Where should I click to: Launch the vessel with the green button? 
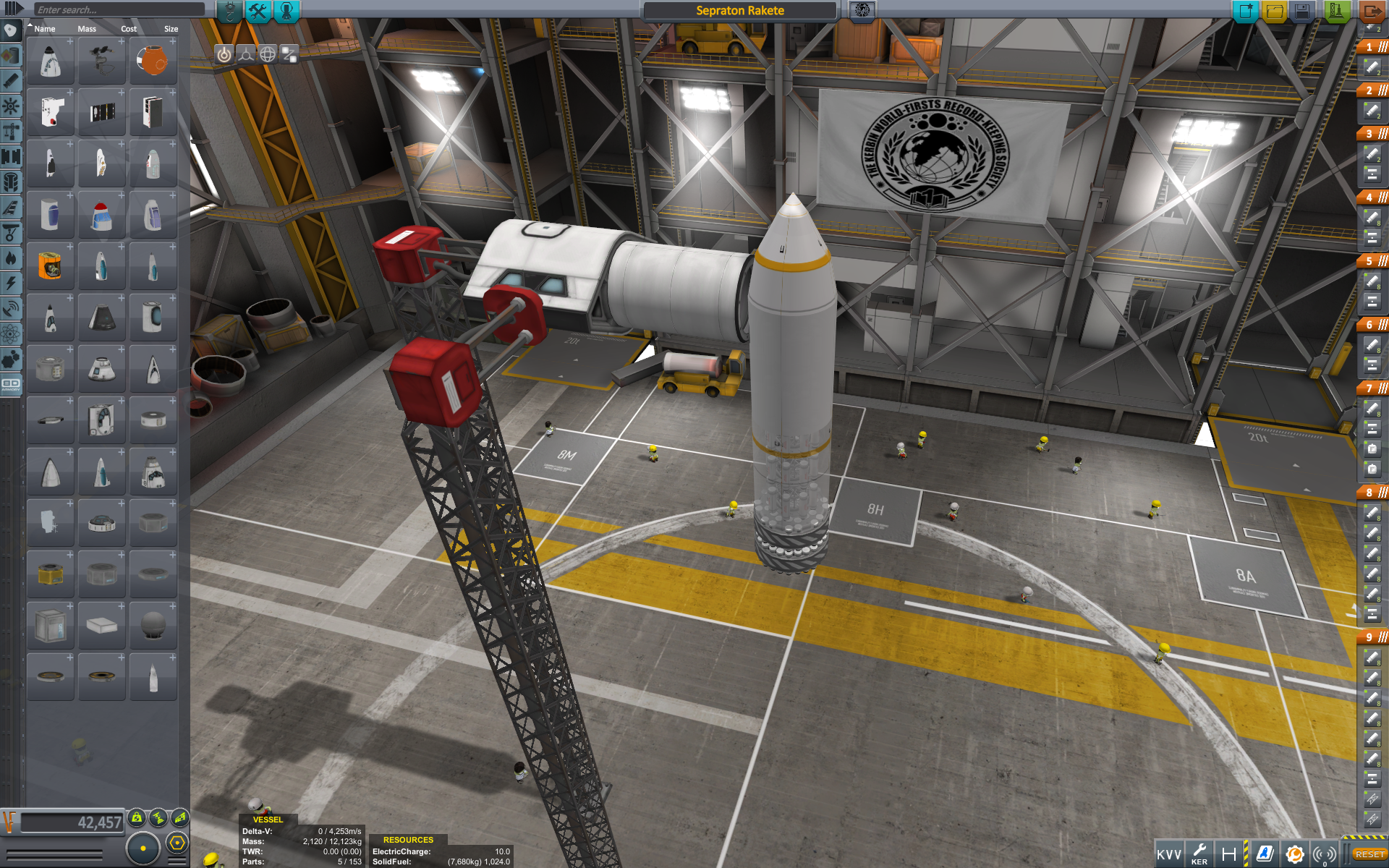(x=1335, y=11)
